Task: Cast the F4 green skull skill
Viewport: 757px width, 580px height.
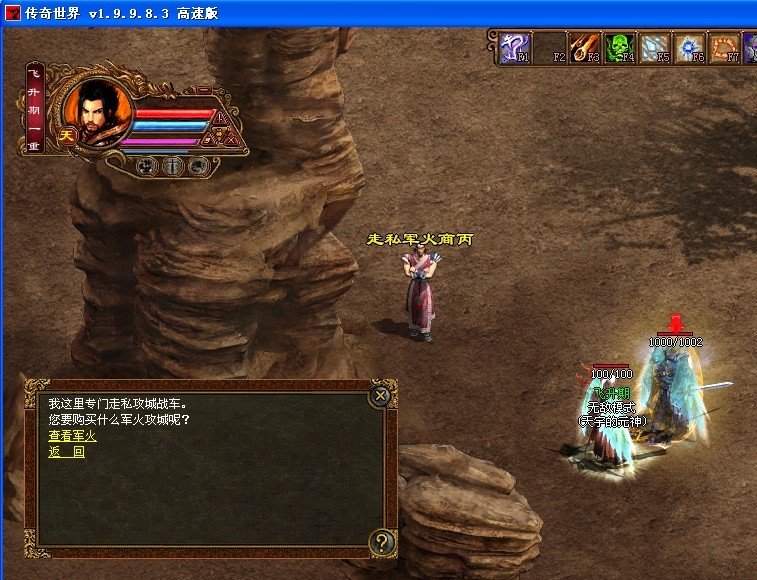Action: click(x=620, y=47)
